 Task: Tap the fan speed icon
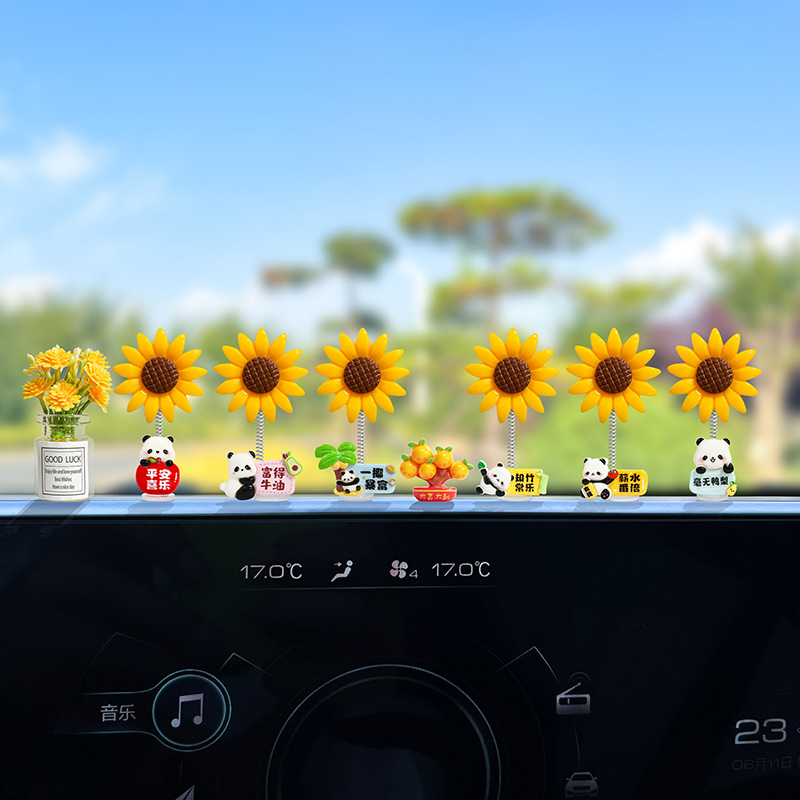click(x=401, y=570)
